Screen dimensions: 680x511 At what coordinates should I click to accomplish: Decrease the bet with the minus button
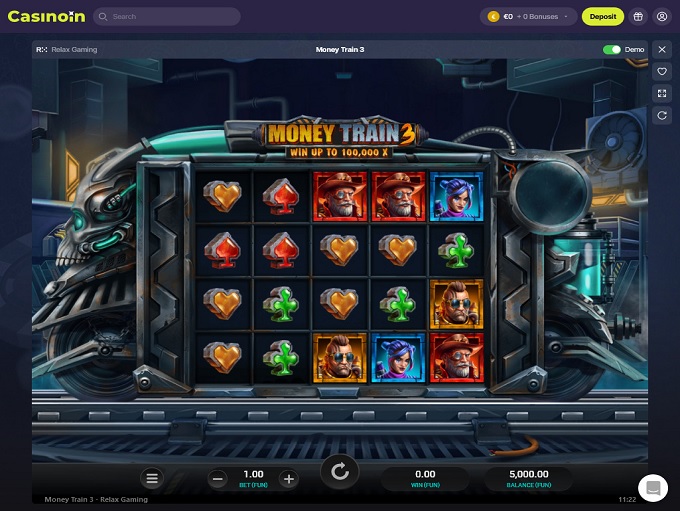218,479
